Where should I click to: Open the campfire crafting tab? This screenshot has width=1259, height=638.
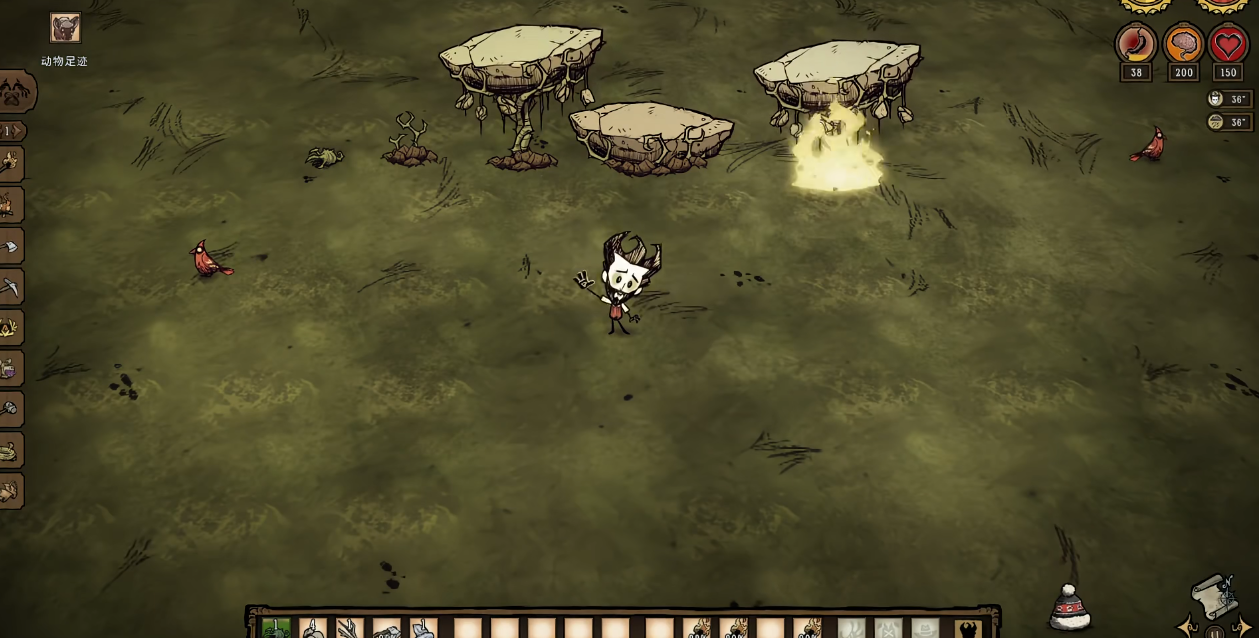point(9,327)
